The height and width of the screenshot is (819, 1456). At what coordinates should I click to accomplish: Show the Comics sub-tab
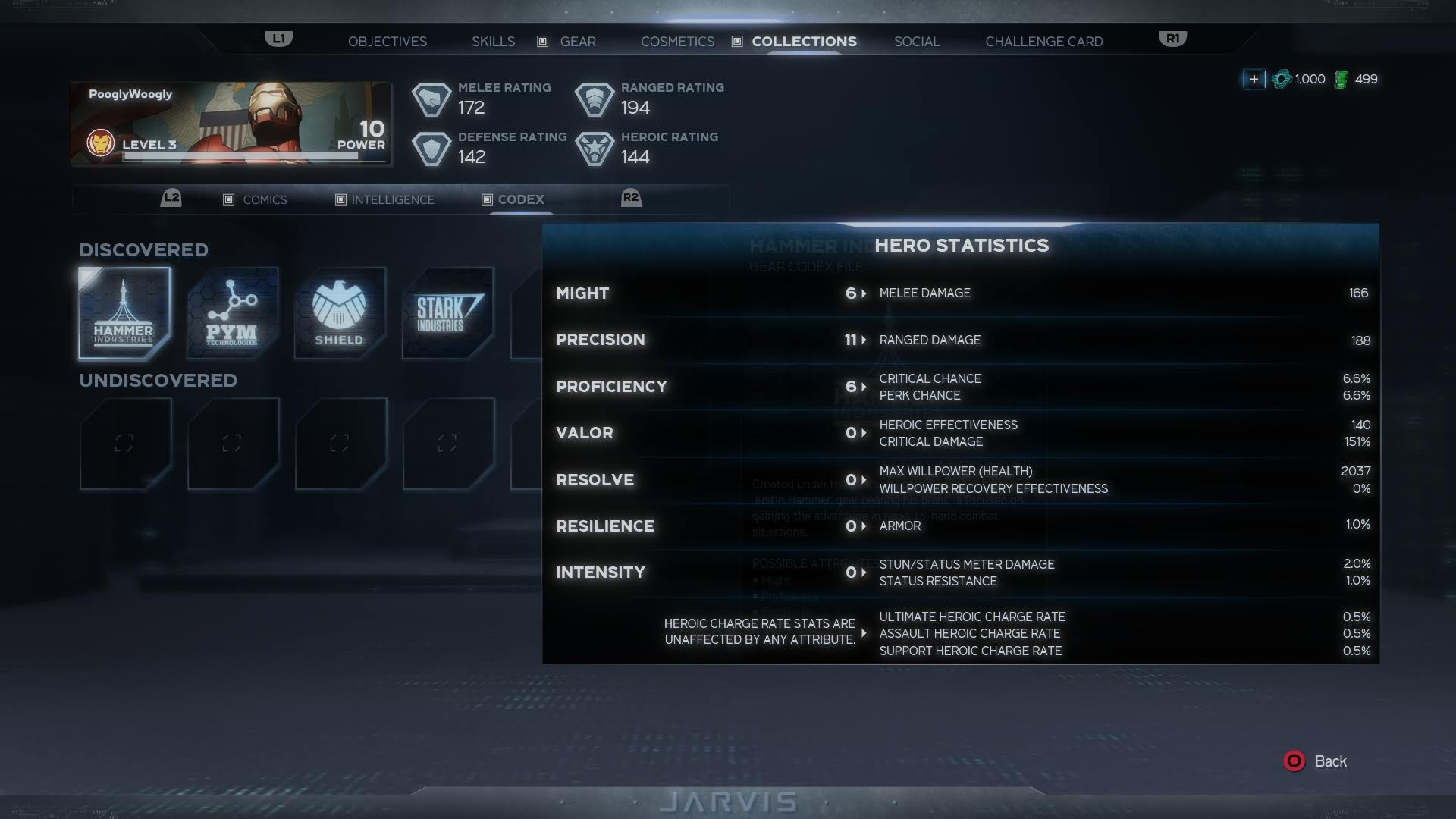click(264, 199)
